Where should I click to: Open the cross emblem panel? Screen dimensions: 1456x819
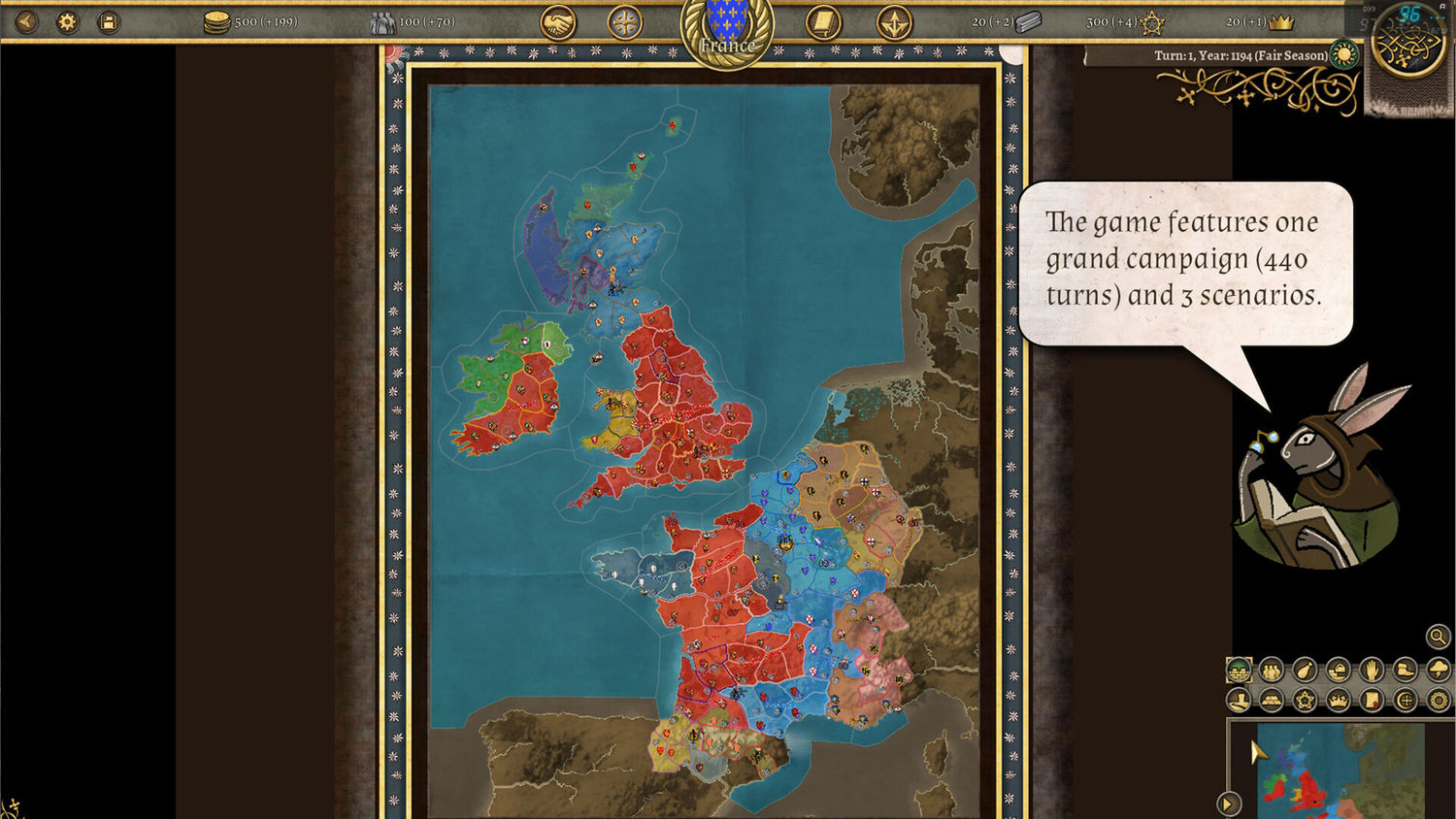625,22
